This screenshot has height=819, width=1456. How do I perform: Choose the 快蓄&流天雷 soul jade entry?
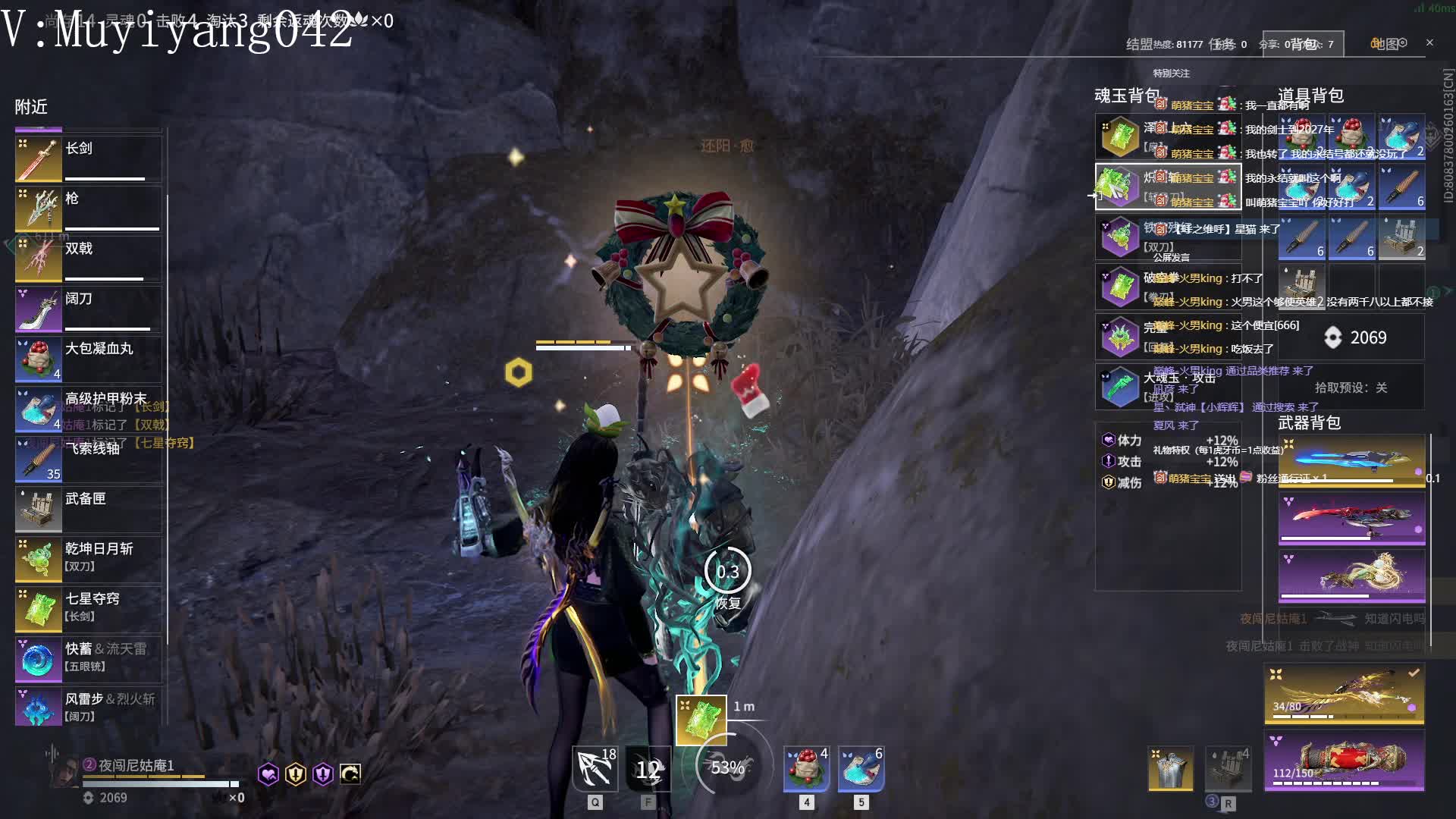click(88, 659)
